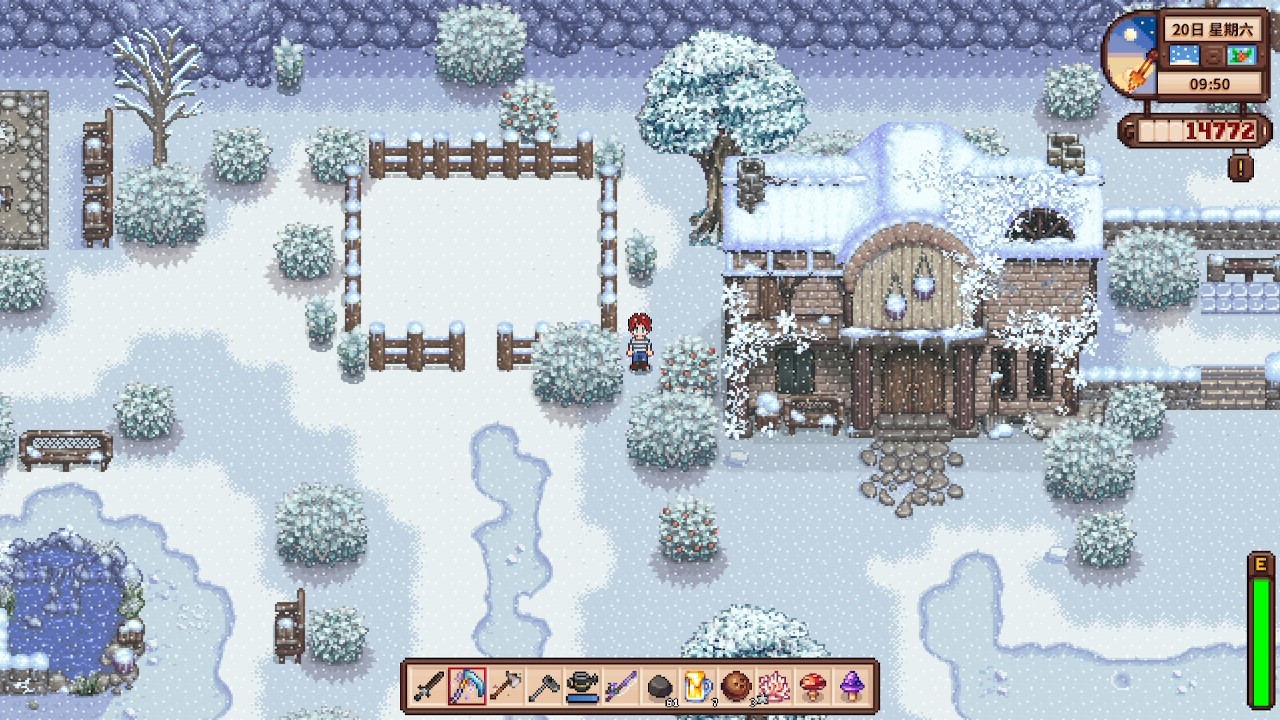This screenshot has width=1280, height=720.
Task: Select the purple scythe slot
Action: click(620, 686)
